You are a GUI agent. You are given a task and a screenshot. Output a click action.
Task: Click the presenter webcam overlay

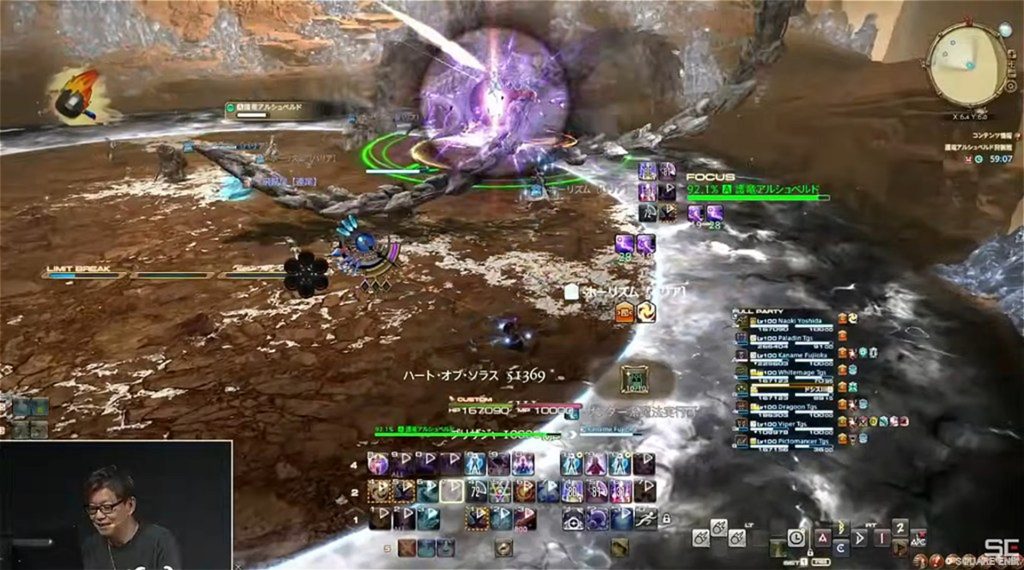coord(116,505)
